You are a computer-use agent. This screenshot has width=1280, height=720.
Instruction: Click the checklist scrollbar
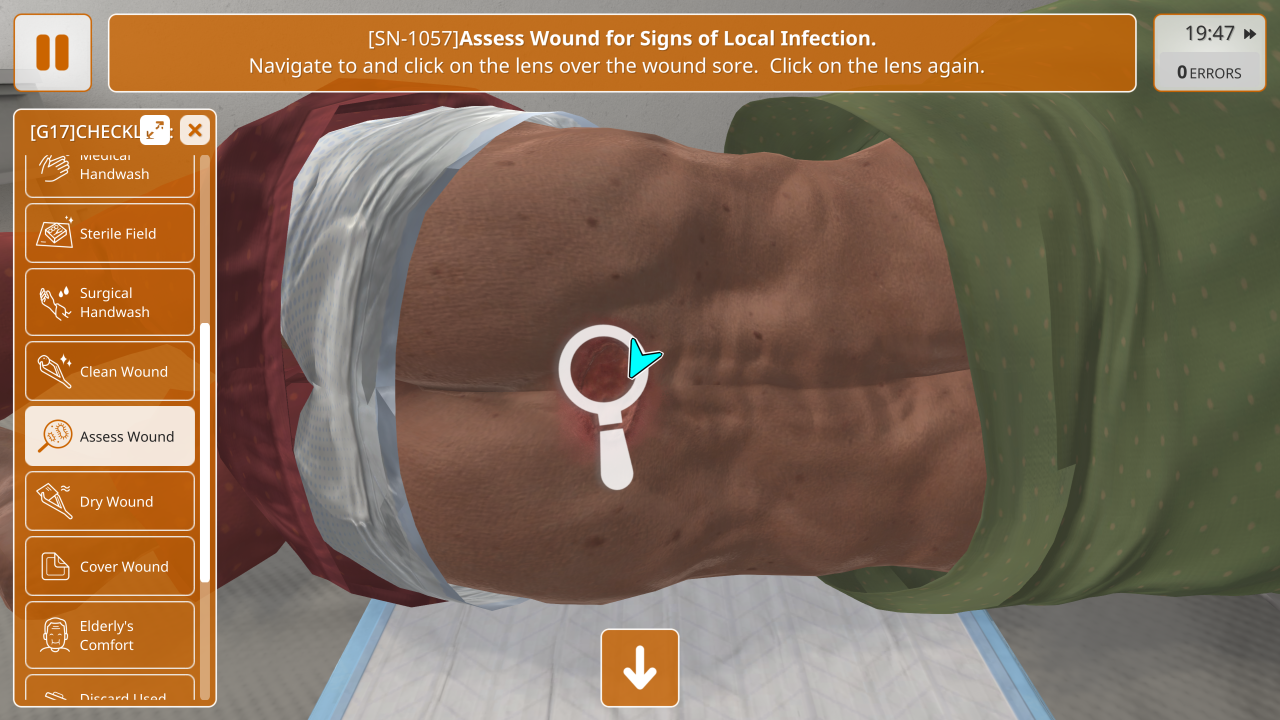(x=205, y=452)
